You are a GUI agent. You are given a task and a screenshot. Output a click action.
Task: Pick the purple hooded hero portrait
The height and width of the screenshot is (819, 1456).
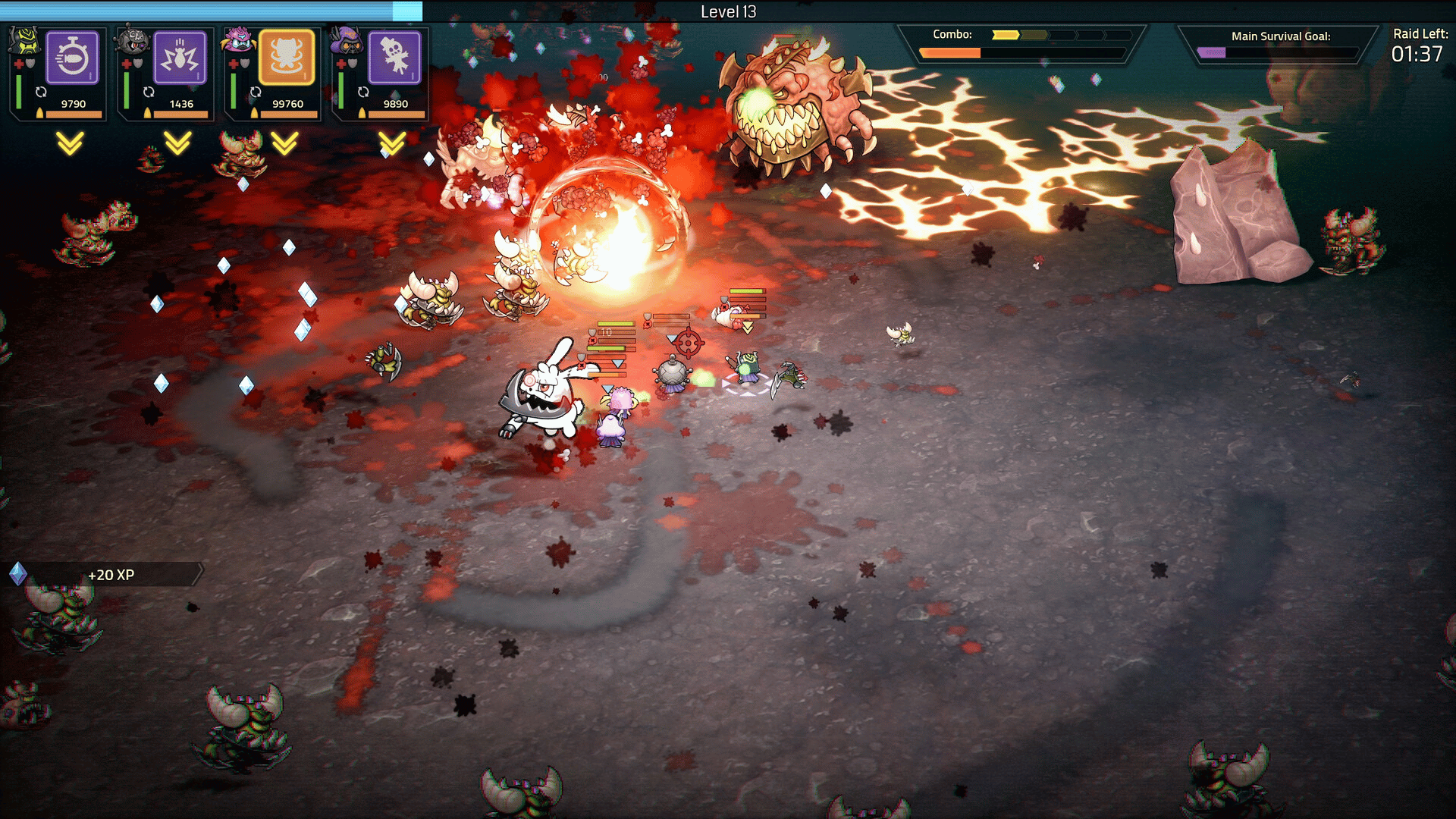(347, 41)
